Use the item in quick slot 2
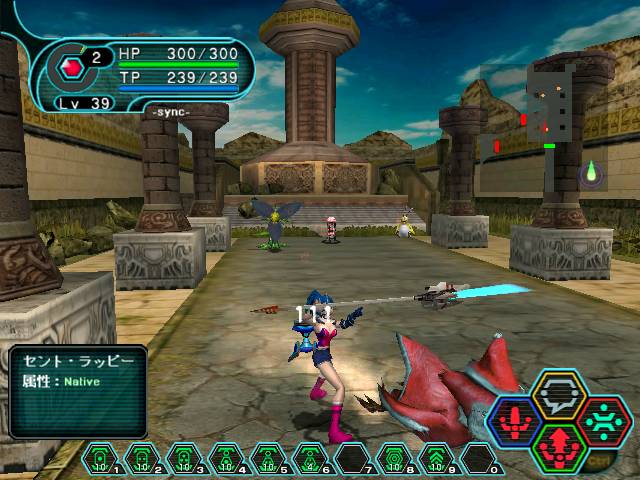Screen dimensions: 640x480 point(140,458)
